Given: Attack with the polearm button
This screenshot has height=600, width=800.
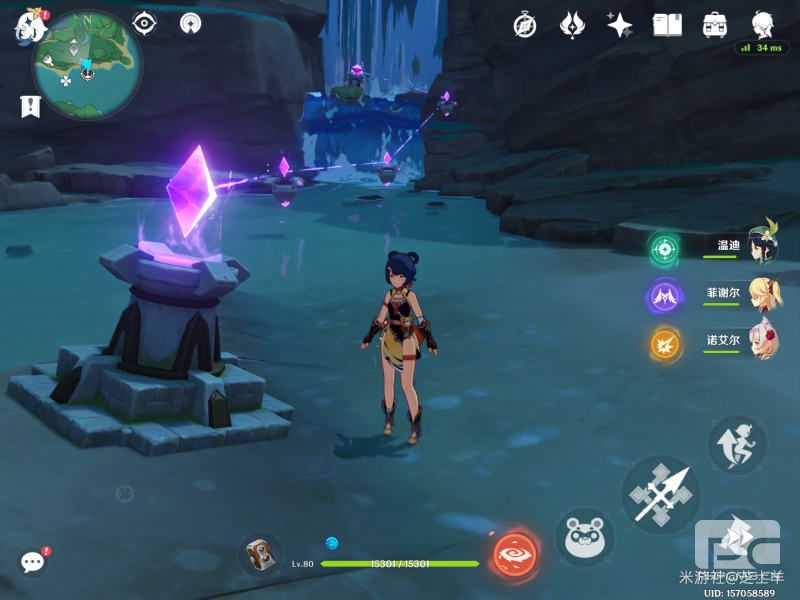Looking at the screenshot, I should [660, 493].
